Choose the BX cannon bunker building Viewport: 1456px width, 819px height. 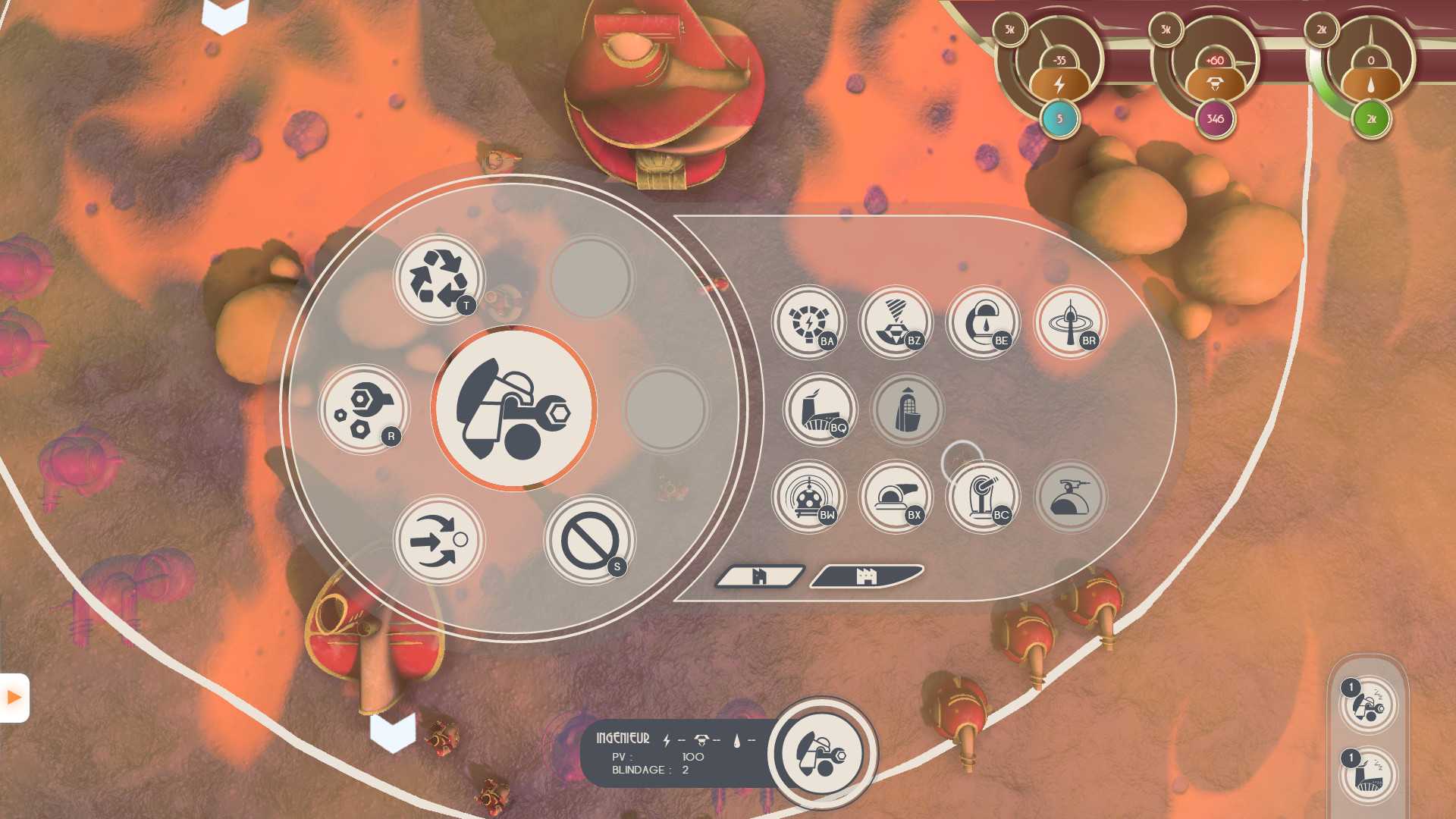(x=896, y=497)
